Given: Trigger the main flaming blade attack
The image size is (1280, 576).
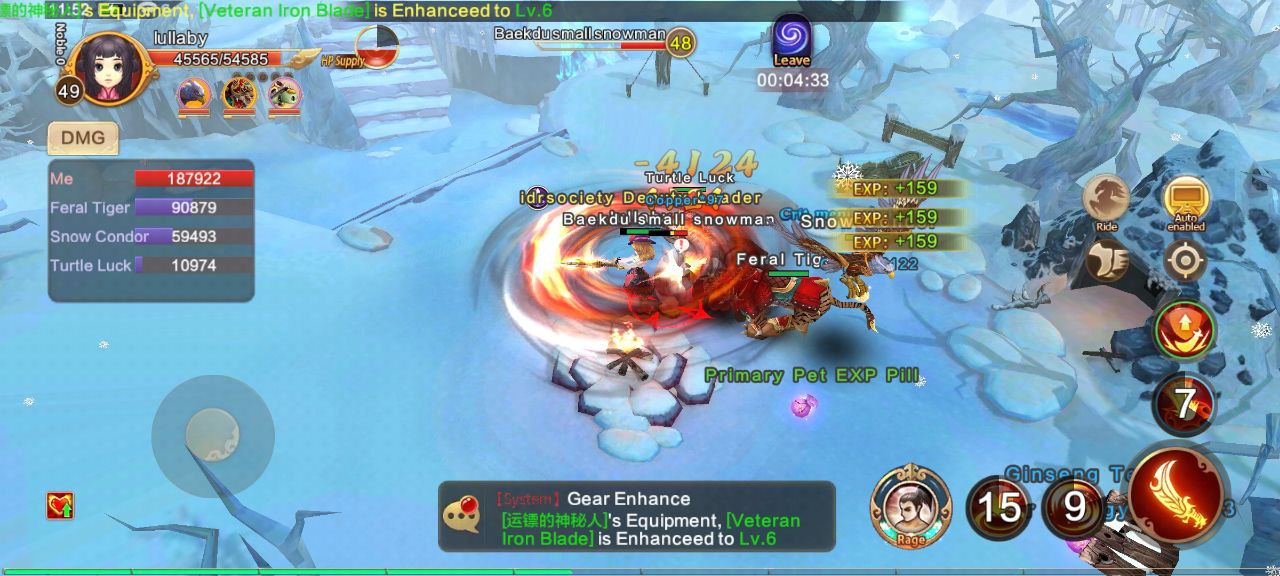Looking at the screenshot, I should click(x=1180, y=494).
